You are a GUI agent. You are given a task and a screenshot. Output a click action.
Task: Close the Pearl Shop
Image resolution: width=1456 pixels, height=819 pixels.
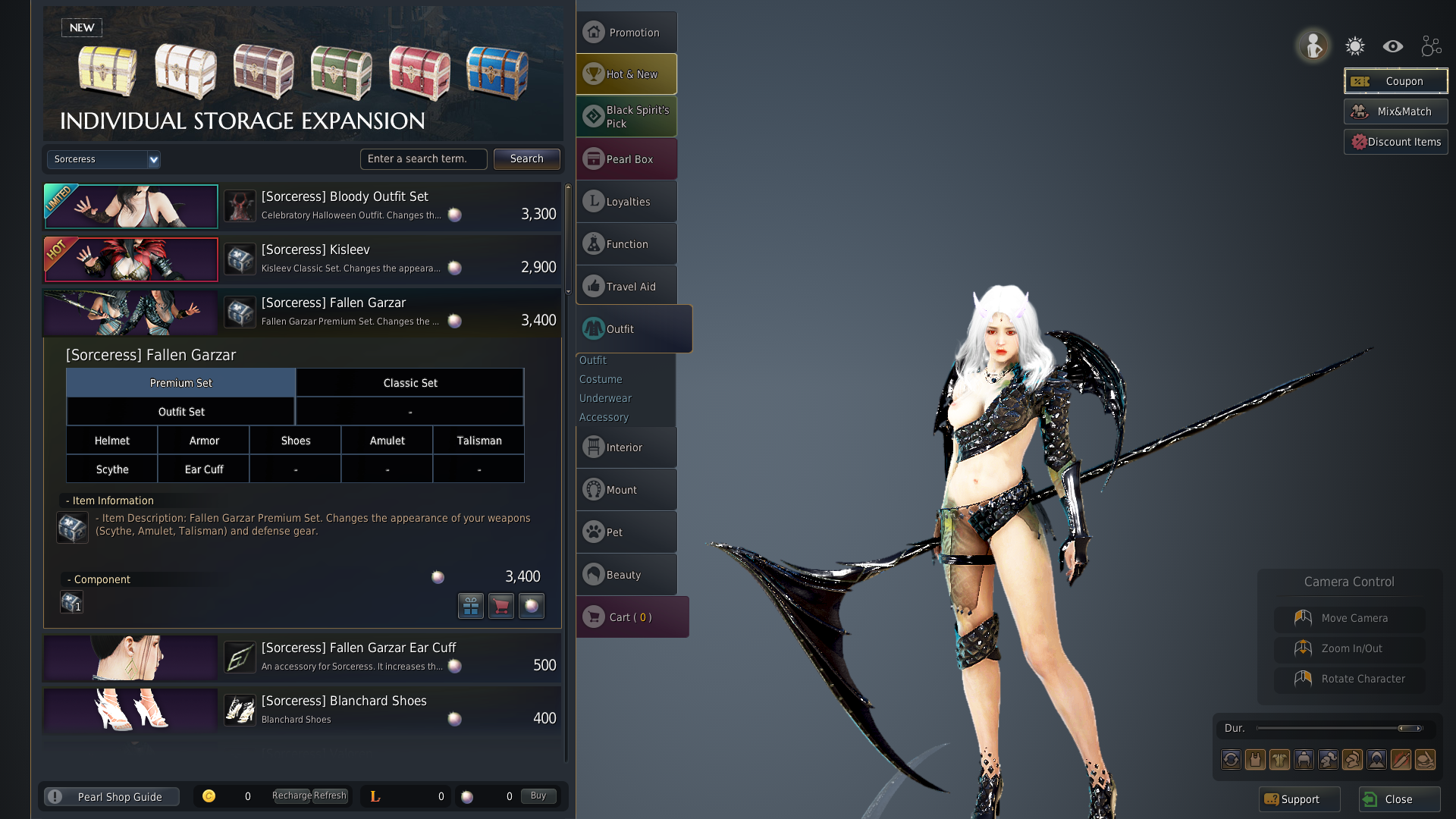click(x=1398, y=799)
